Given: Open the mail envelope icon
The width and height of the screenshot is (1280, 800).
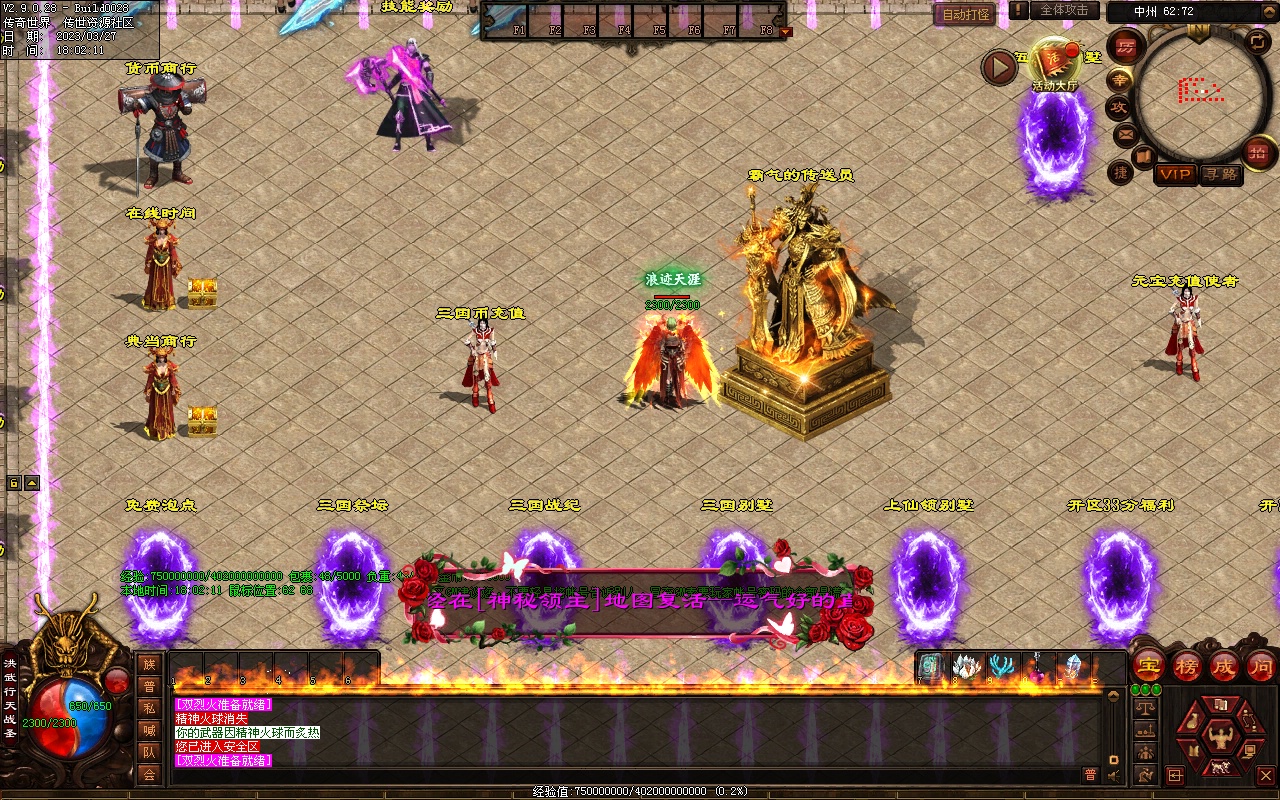Looking at the screenshot, I should pyautogui.click(x=1126, y=134).
